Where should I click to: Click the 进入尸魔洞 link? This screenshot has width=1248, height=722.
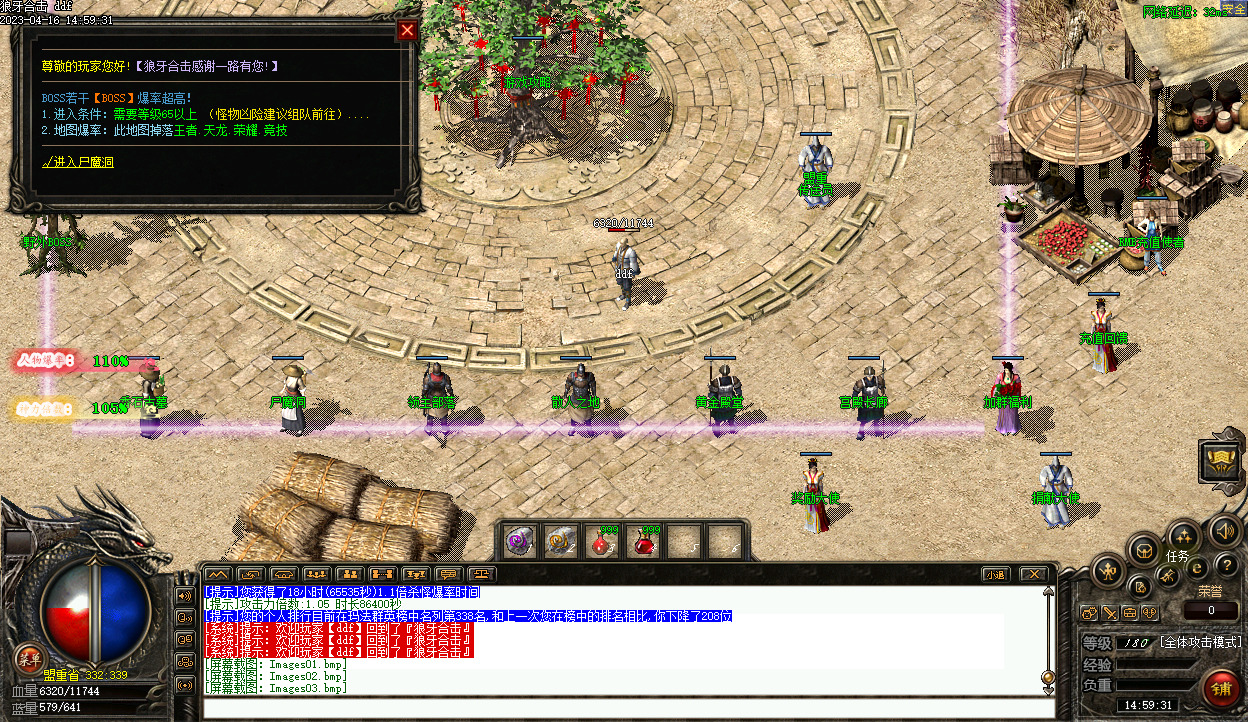[78, 161]
